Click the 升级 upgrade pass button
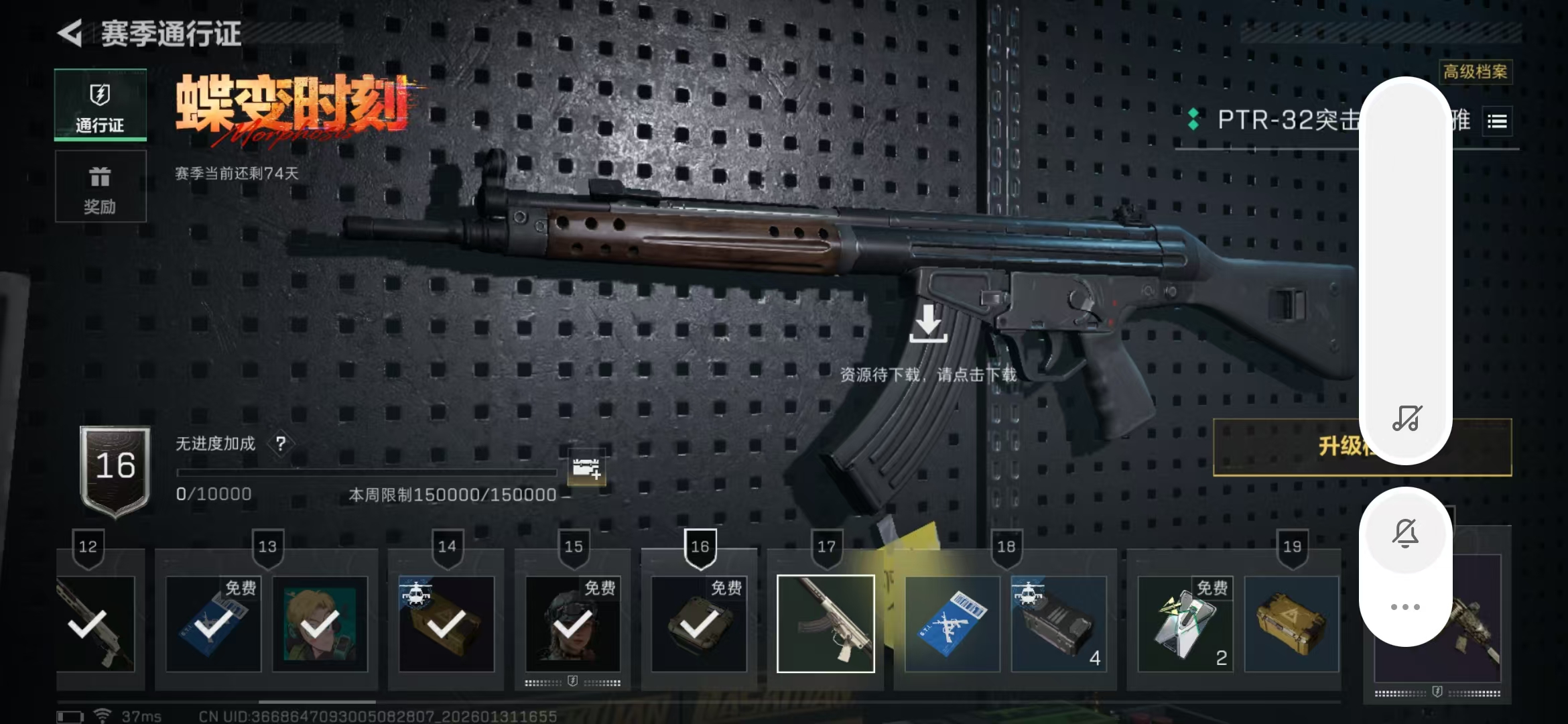The image size is (1568, 724). point(1333,446)
